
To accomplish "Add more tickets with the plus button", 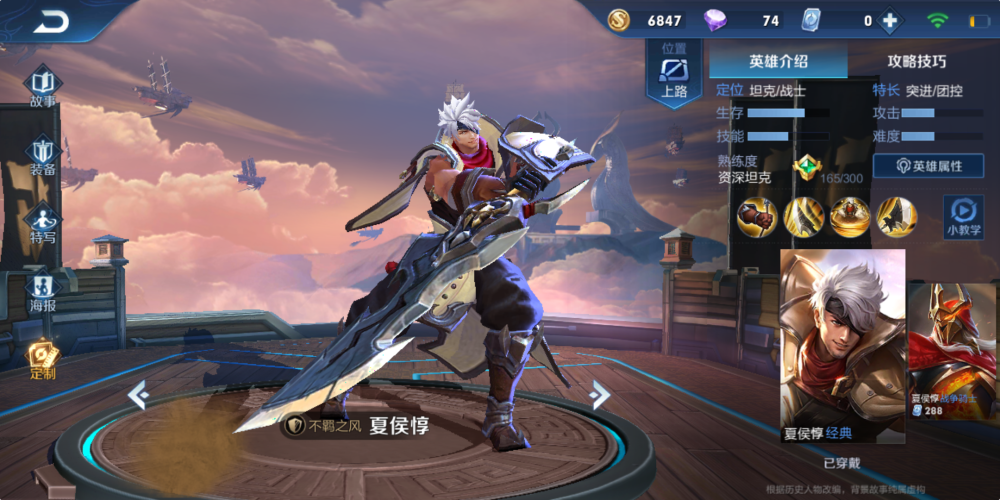I will (x=888, y=21).
